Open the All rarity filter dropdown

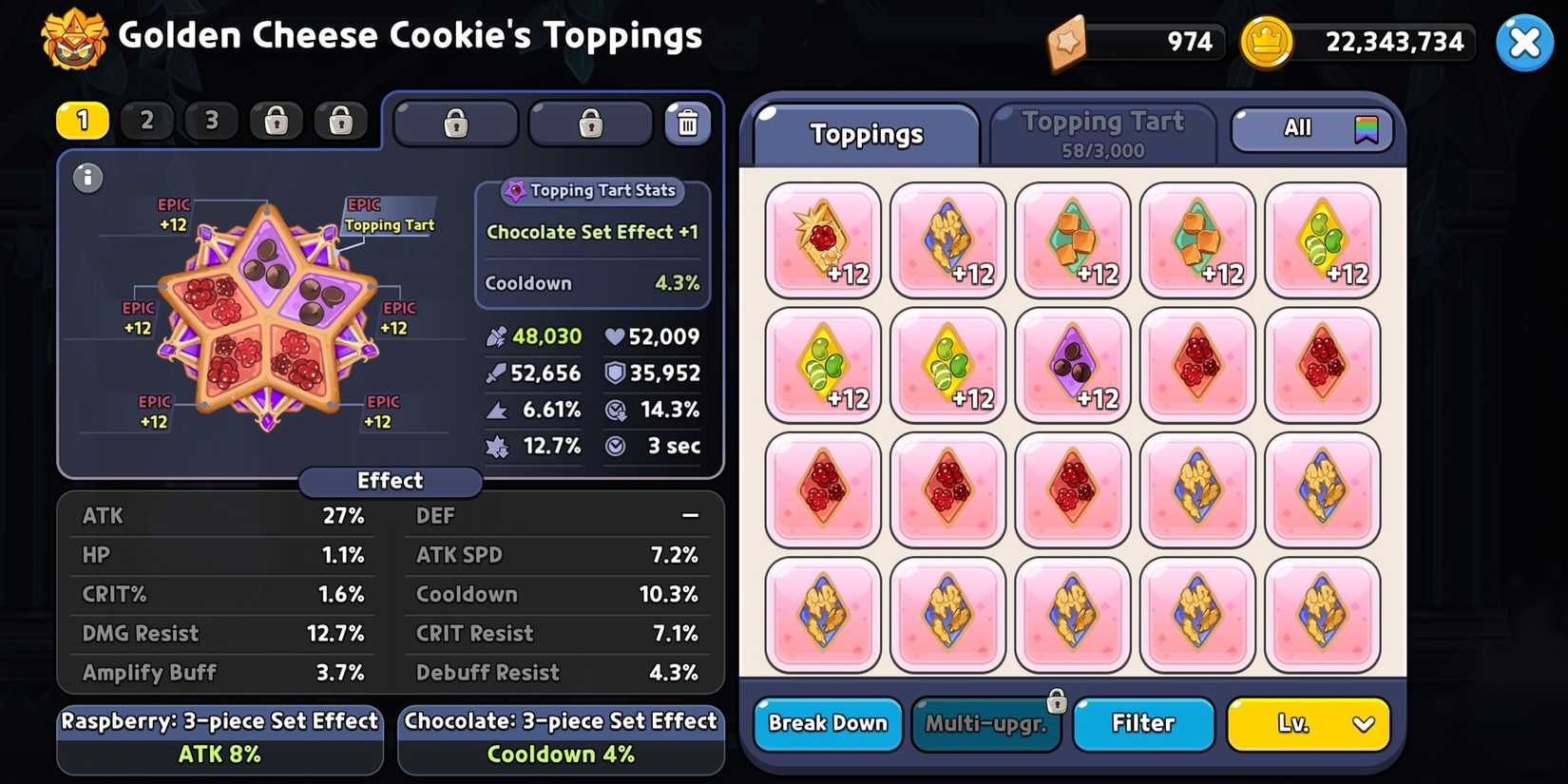click(x=1311, y=128)
